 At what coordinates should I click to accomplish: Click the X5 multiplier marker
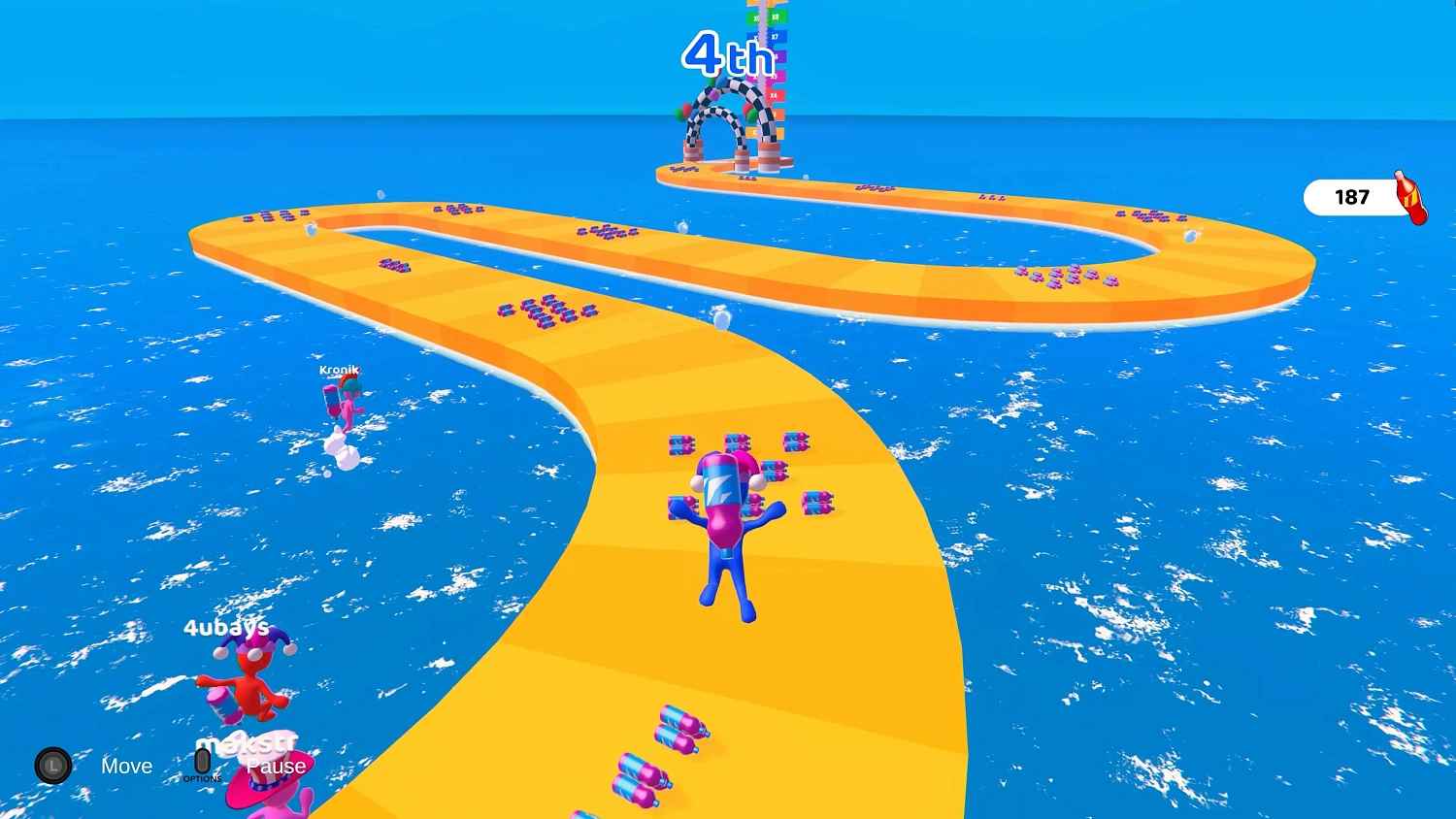click(x=775, y=75)
